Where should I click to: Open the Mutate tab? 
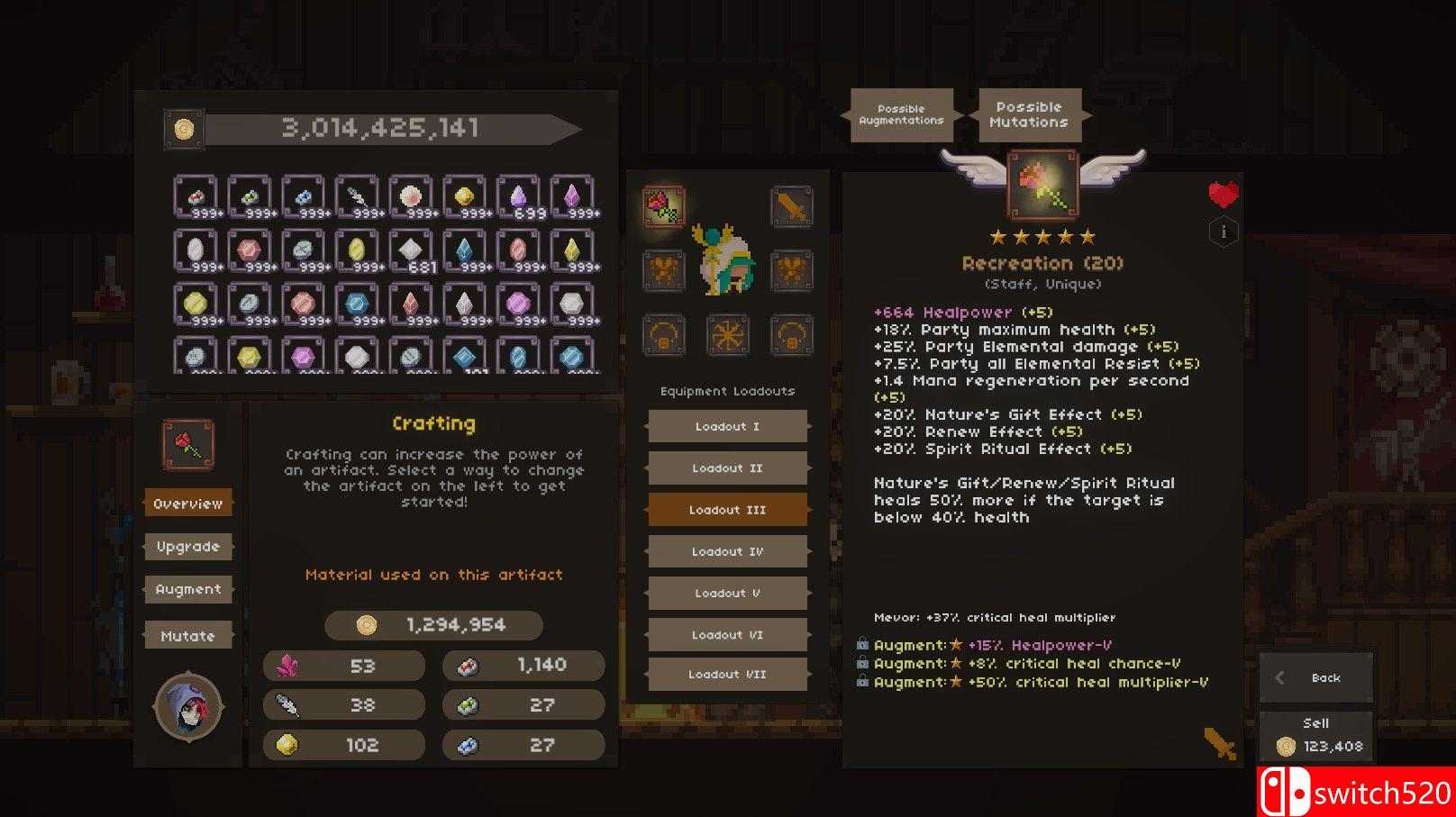(x=187, y=634)
